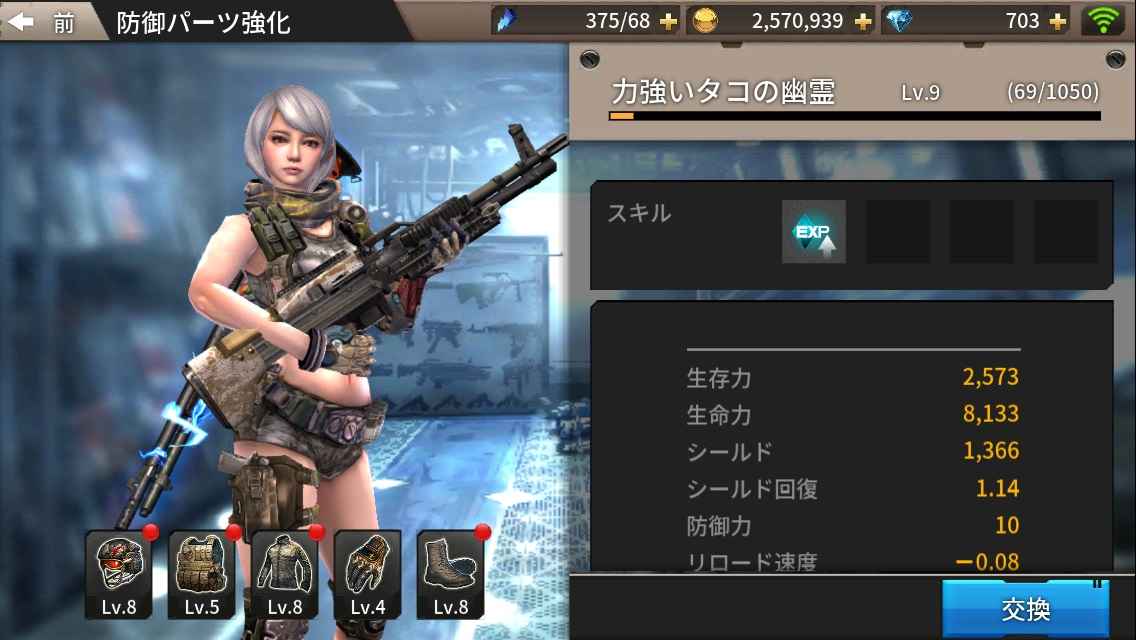Inspect the EXP boost skill icon
The height and width of the screenshot is (640, 1136).
(x=813, y=232)
